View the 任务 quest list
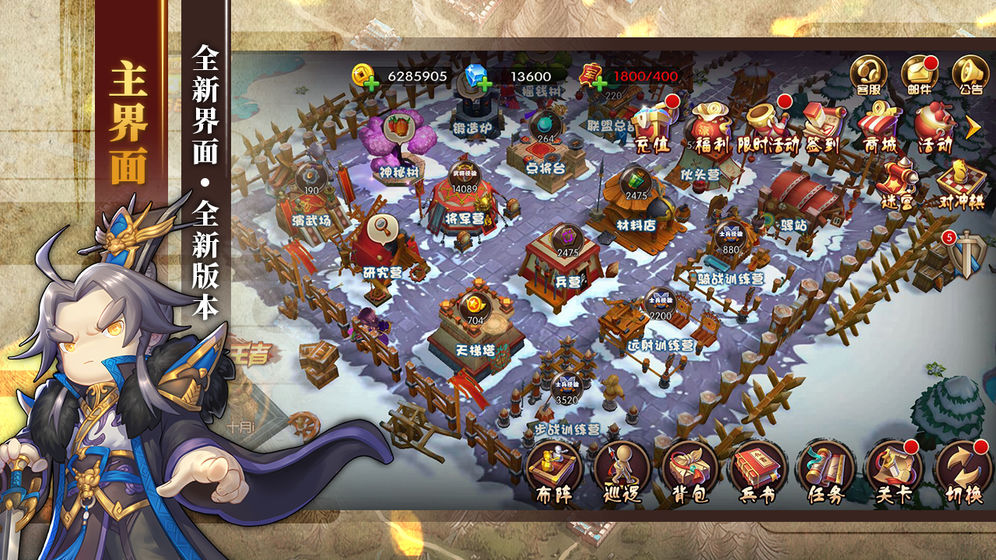 coord(826,470)
